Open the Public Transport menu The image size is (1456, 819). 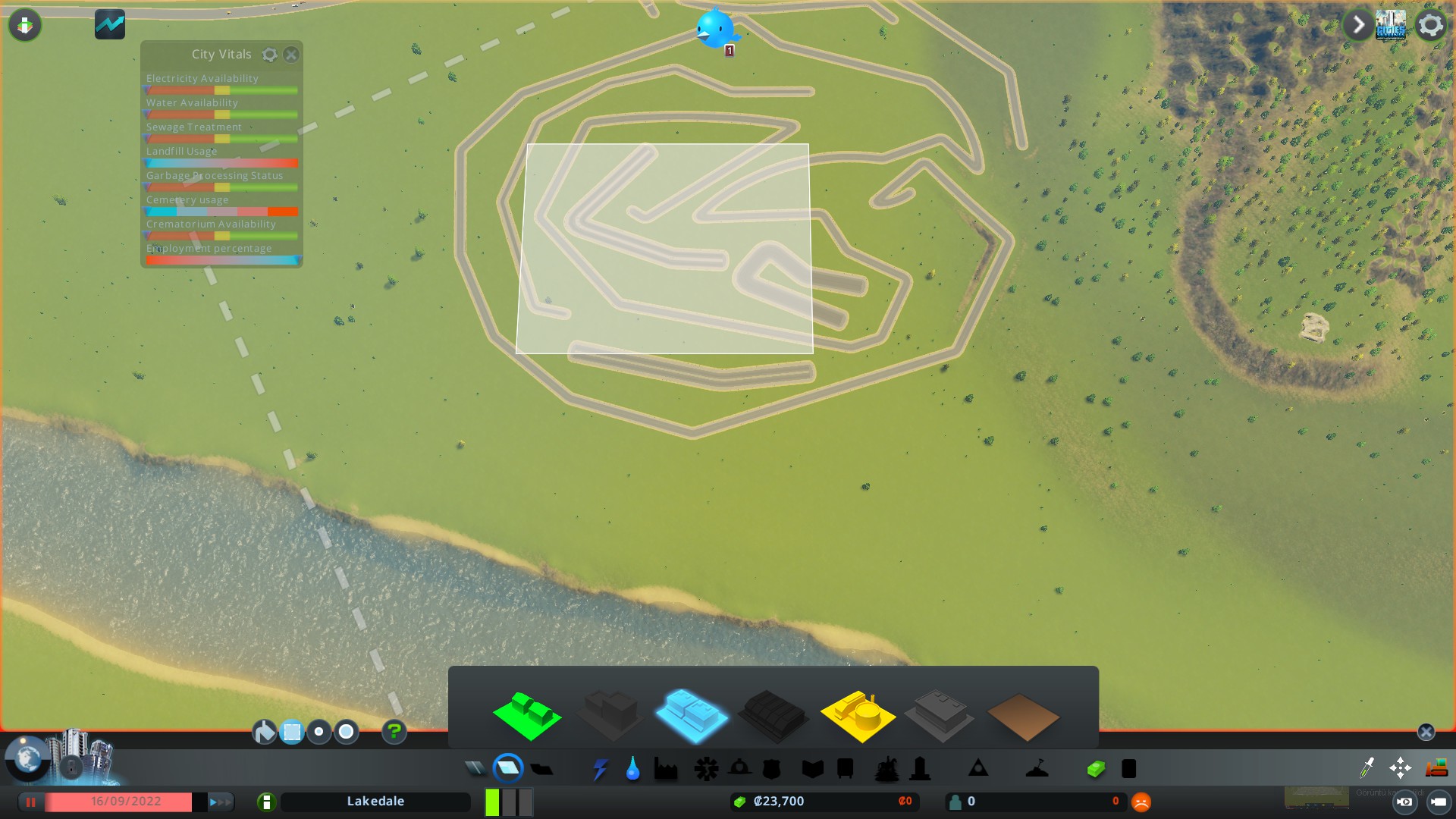843,768
